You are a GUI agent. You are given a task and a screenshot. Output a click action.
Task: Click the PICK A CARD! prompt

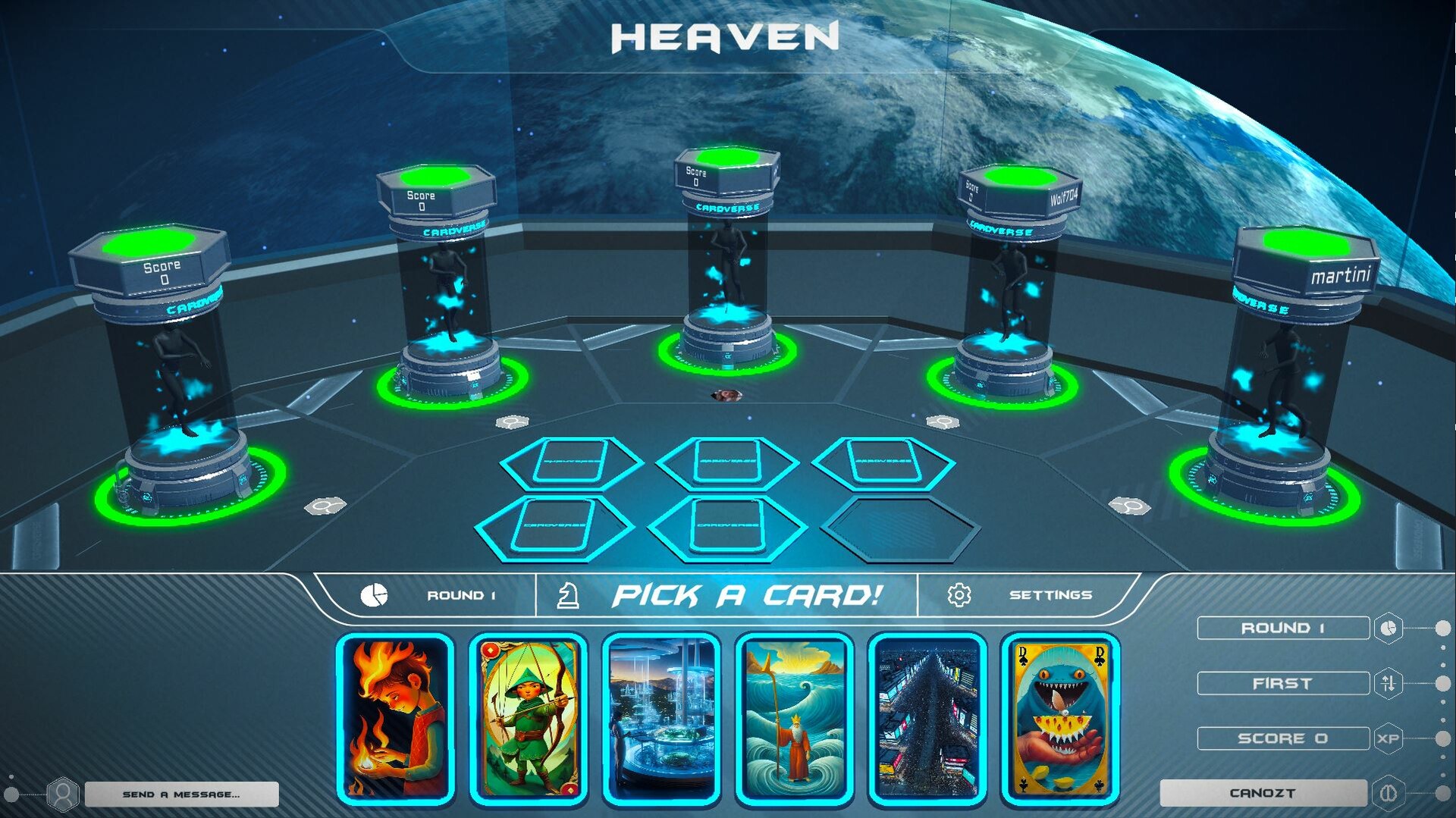tap(747, 594)
